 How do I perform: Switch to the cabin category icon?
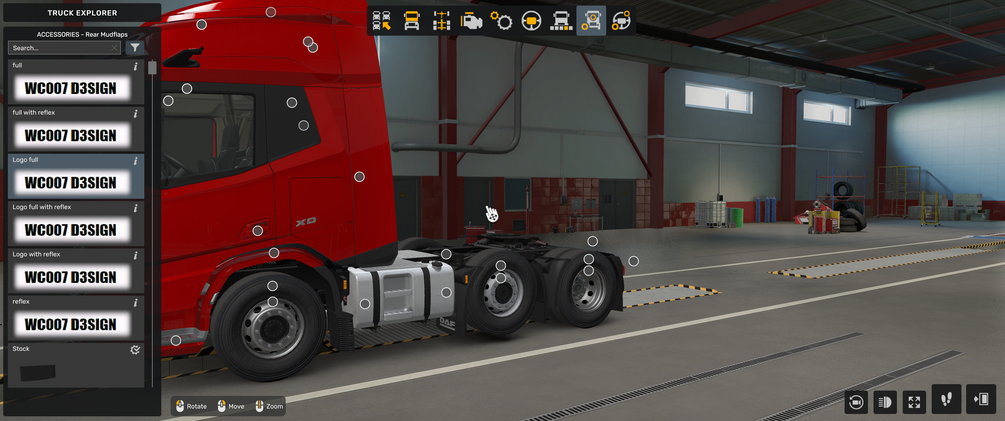(411, 21)
